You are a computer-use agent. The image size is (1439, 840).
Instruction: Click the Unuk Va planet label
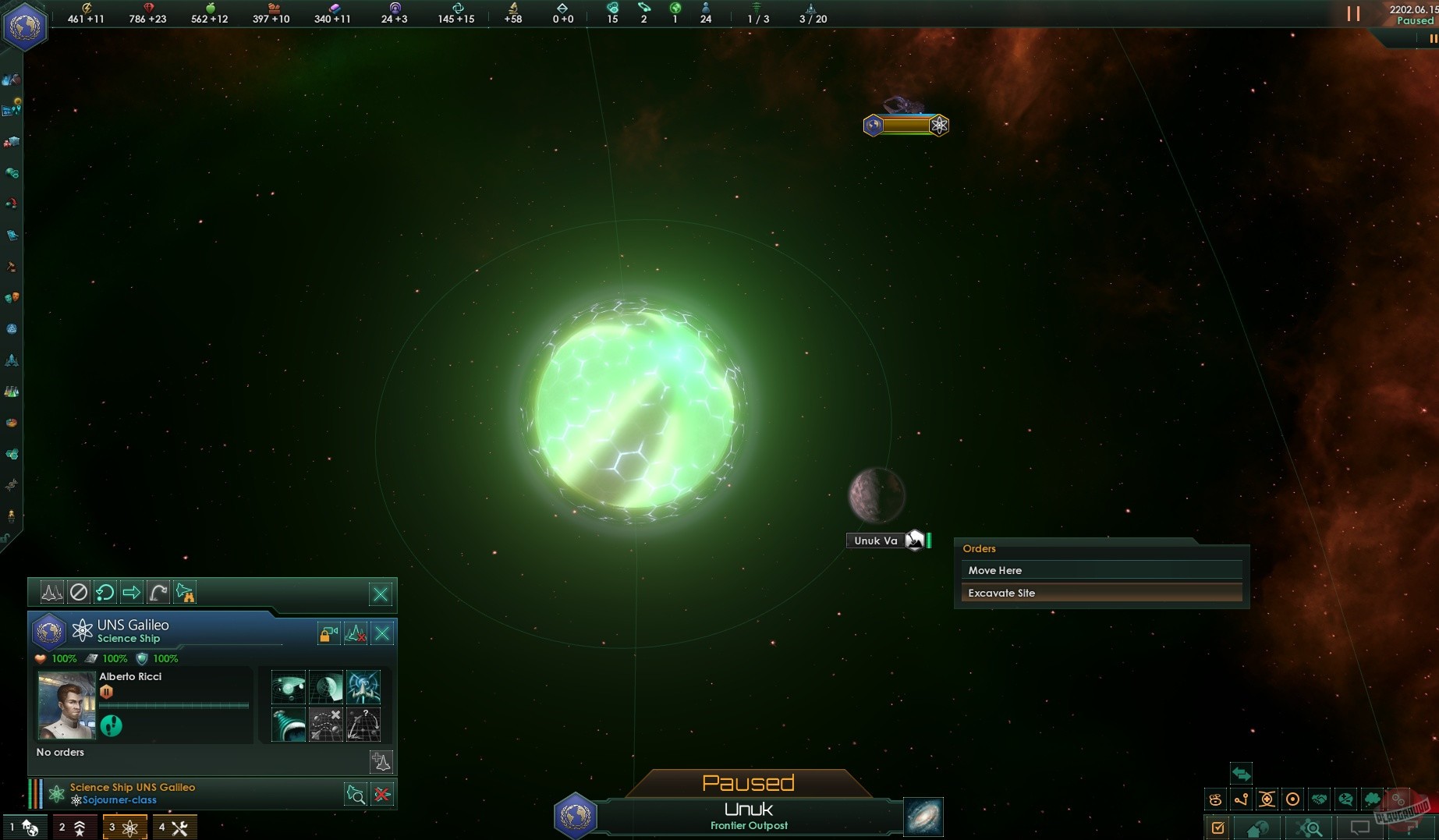[x=875, y=541]
